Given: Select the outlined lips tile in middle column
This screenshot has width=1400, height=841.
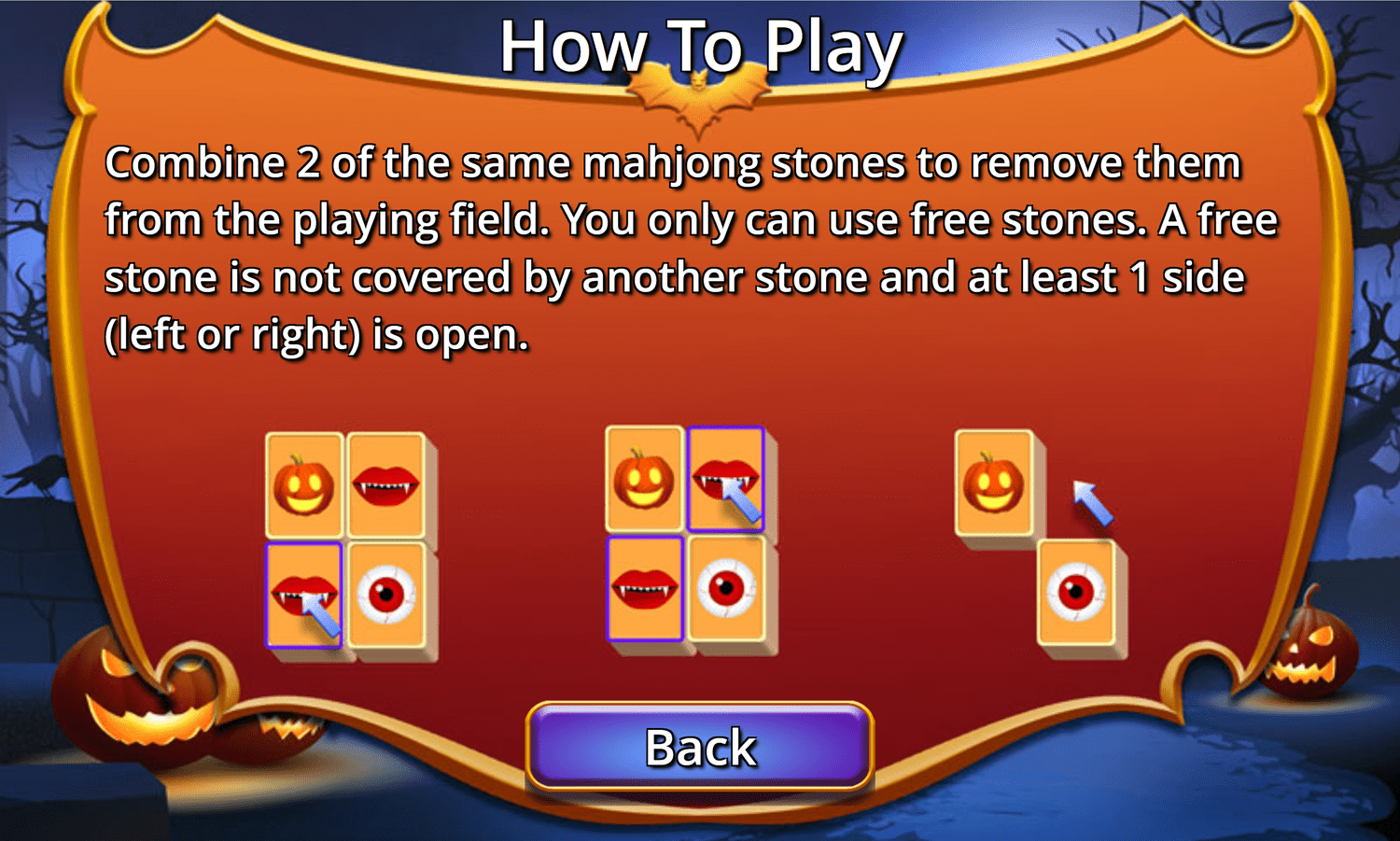Looking at the screenshot, I should pyautogui.click(x=644, y=591).
